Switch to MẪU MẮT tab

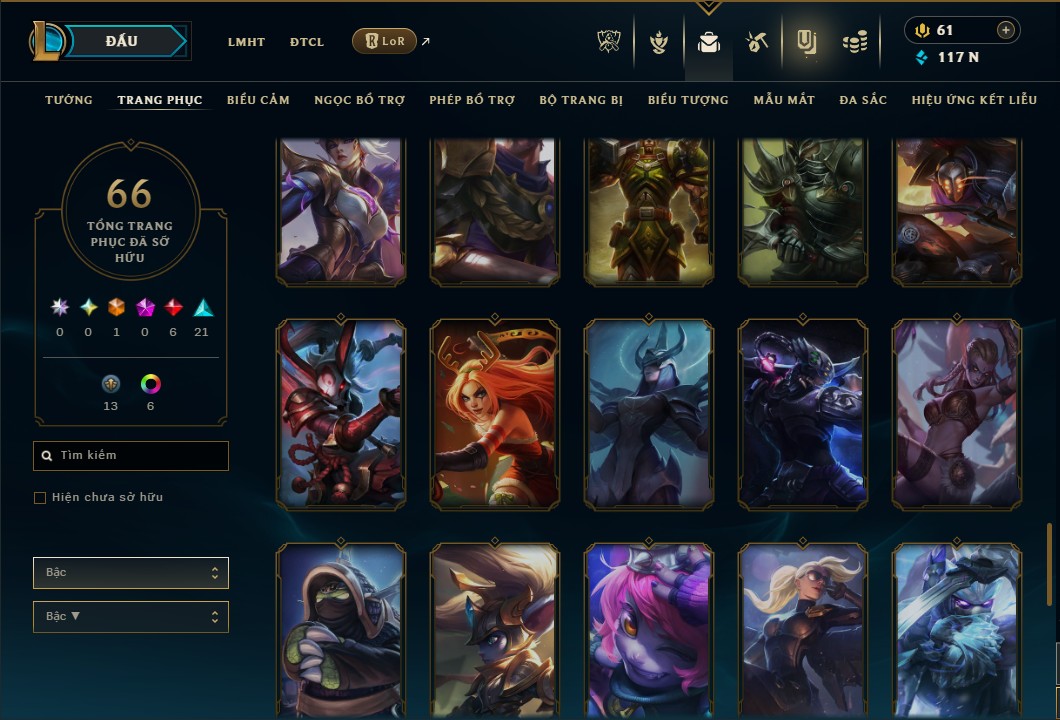[784, 100]
